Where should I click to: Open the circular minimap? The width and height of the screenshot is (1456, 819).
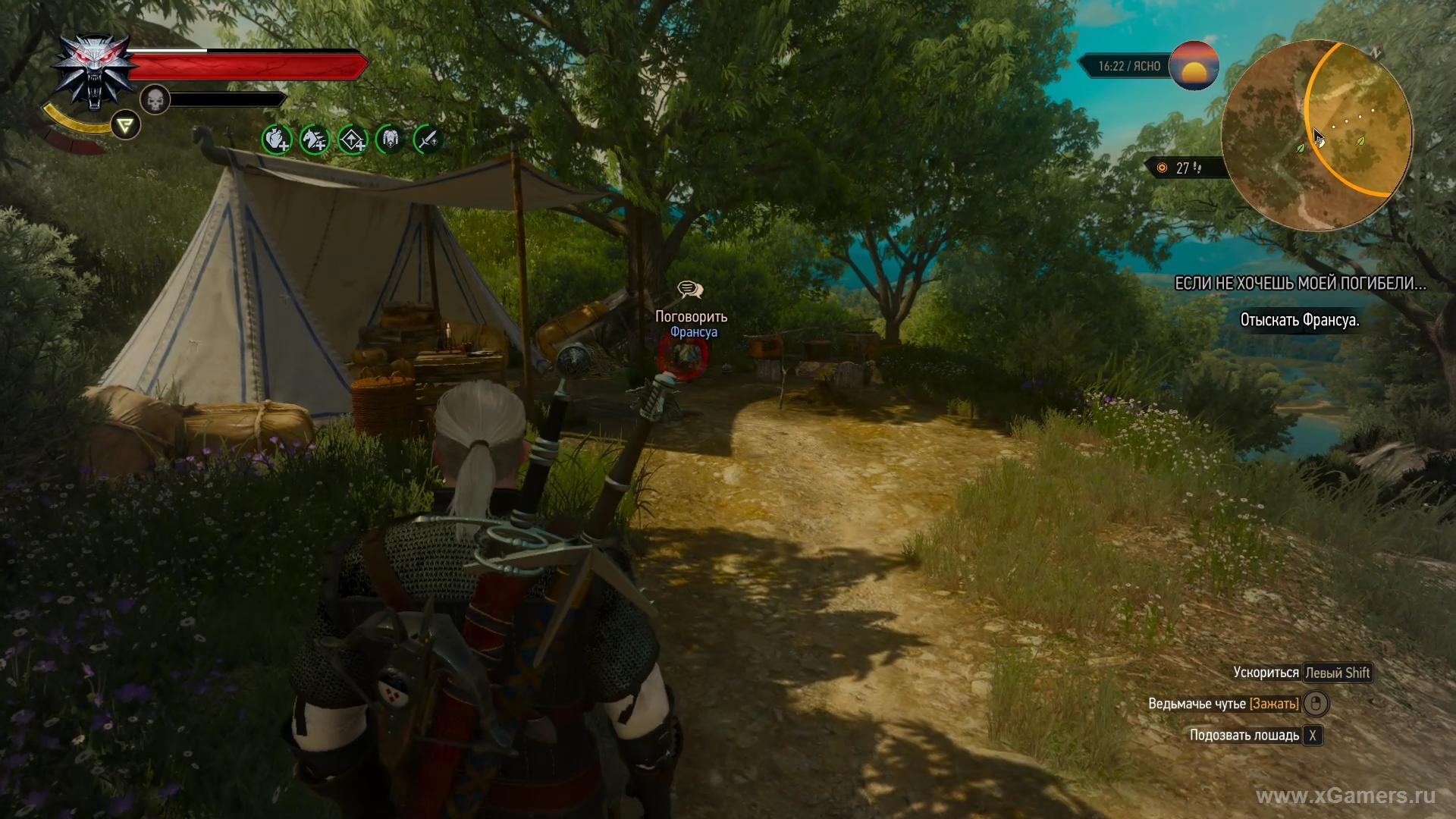pyautogui.click(x=1316, y=134)
